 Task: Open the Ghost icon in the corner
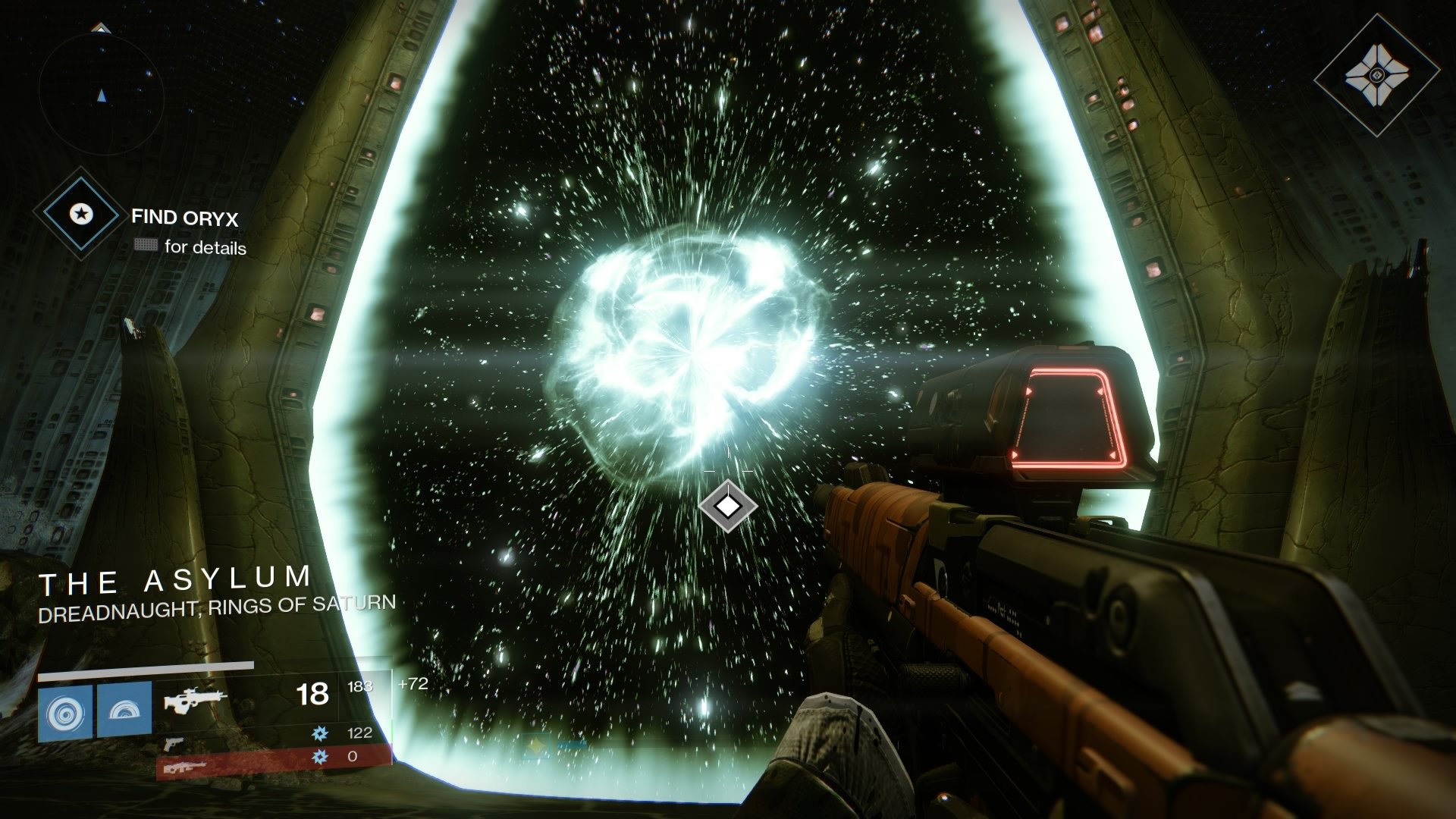tap(1376, 75)
